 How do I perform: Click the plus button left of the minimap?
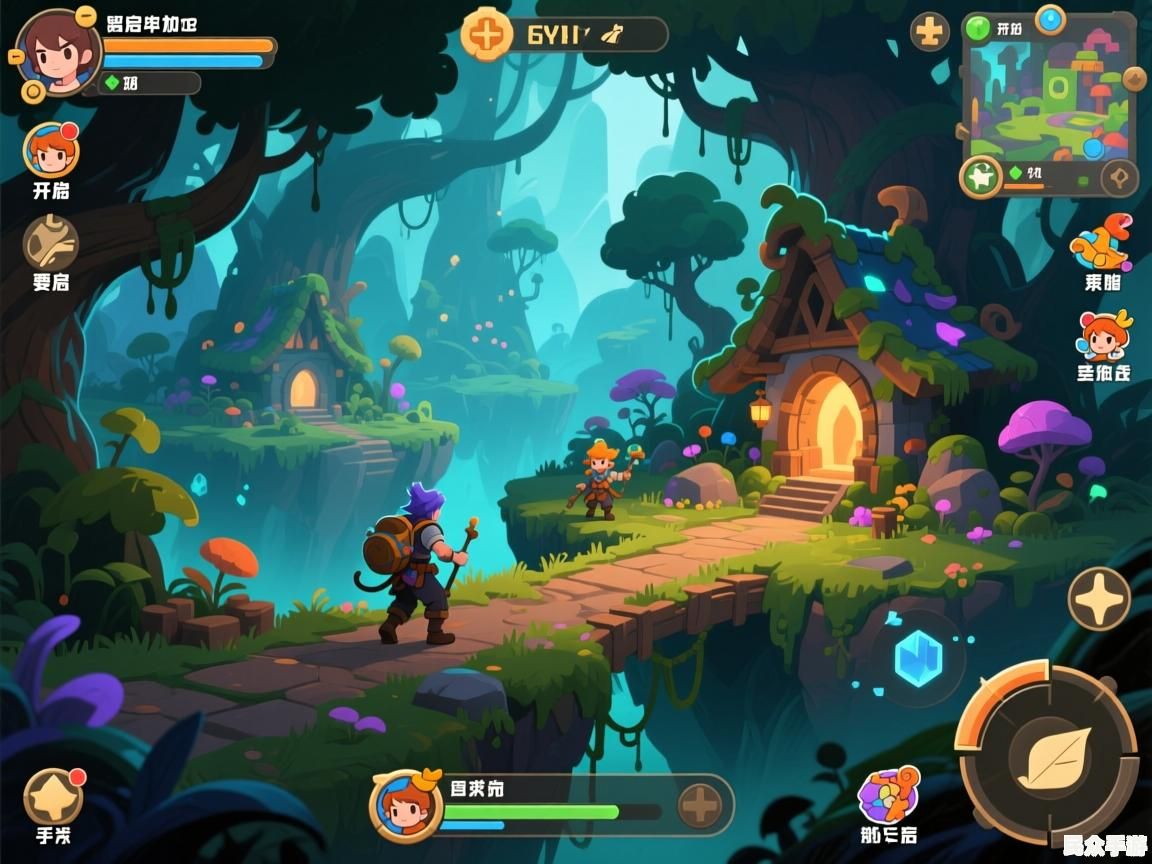(x=930, y=32)
